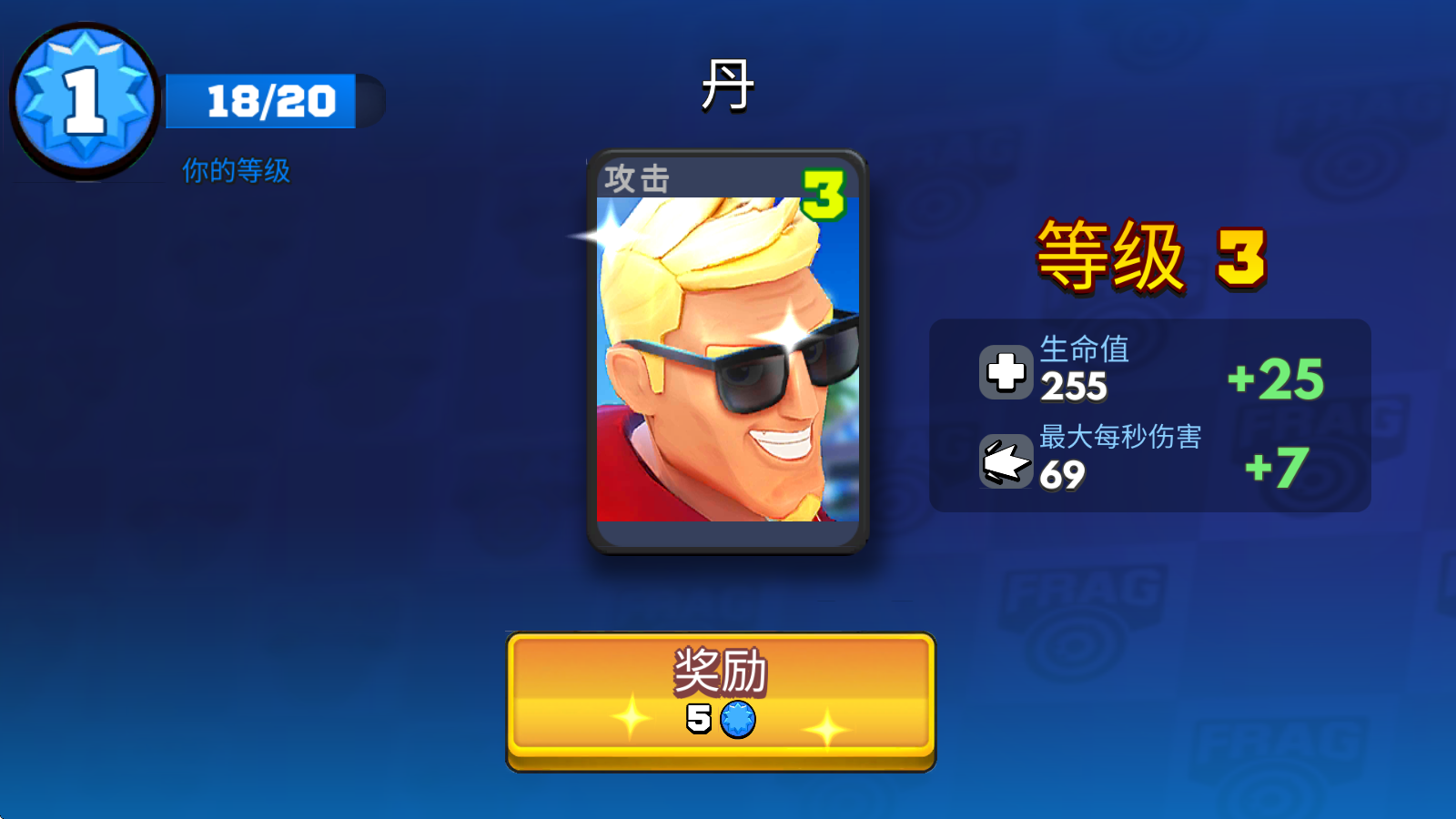Click the 最大每秒伤害 value 69
1456x819 pixels.
1060,474
